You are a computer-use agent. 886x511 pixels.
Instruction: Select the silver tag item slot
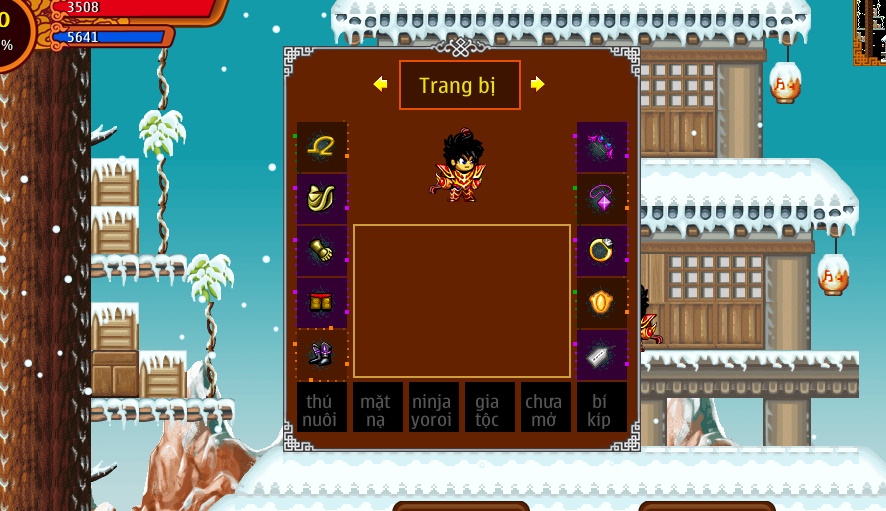pyautogui.click(x=602, y=355)
